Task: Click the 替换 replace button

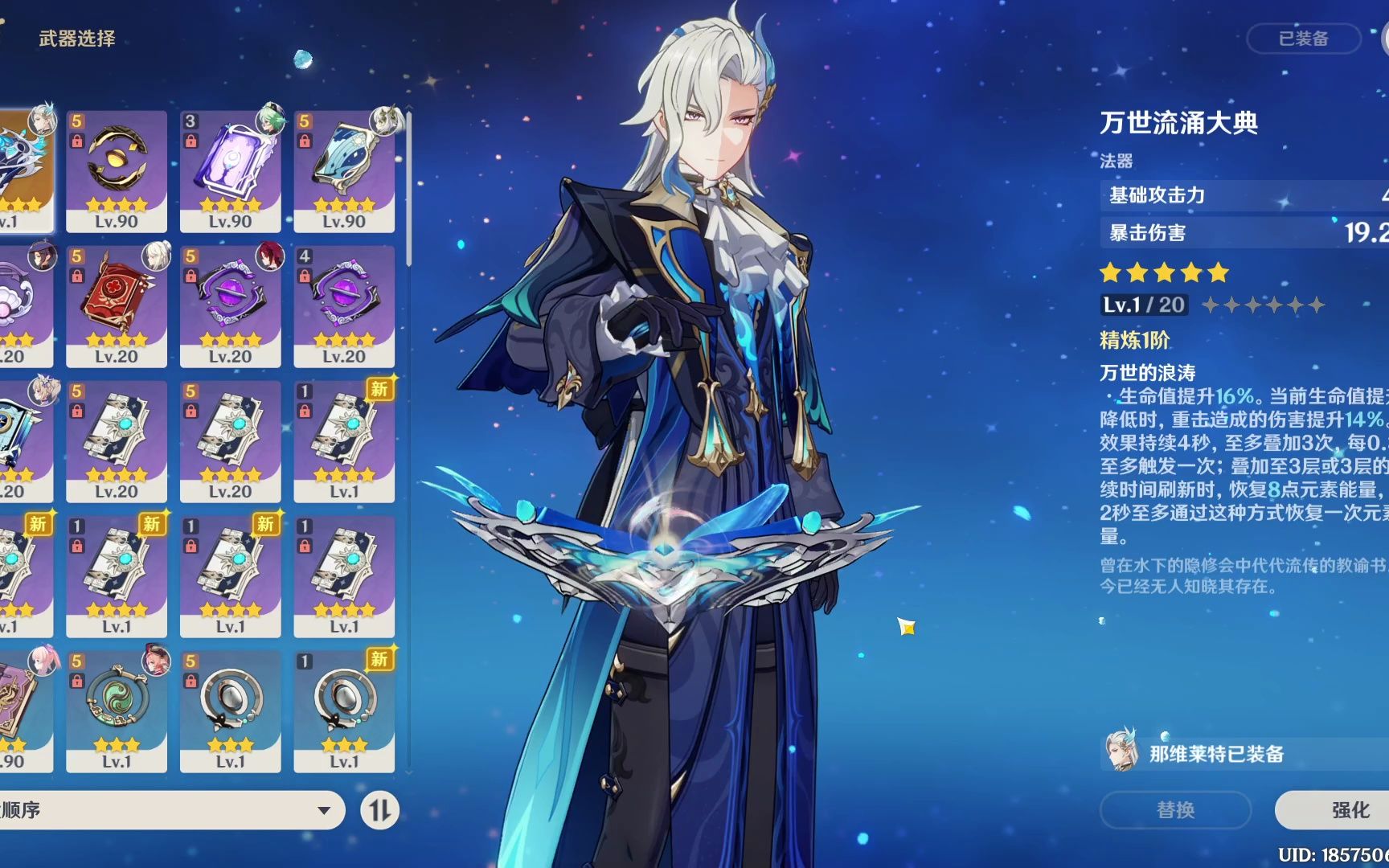Action: (x=1175, y=810)
